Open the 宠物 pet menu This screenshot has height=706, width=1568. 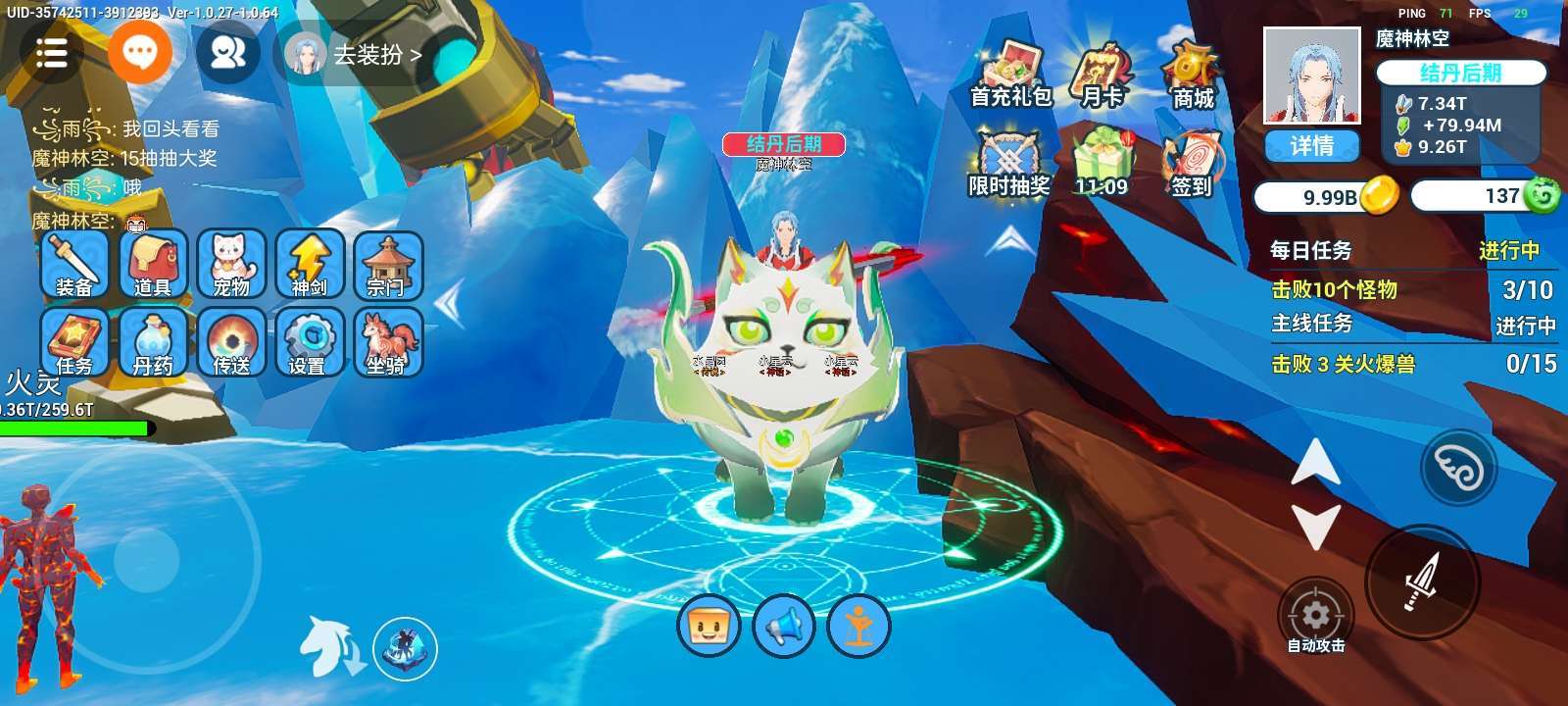(x=231, y=264)
